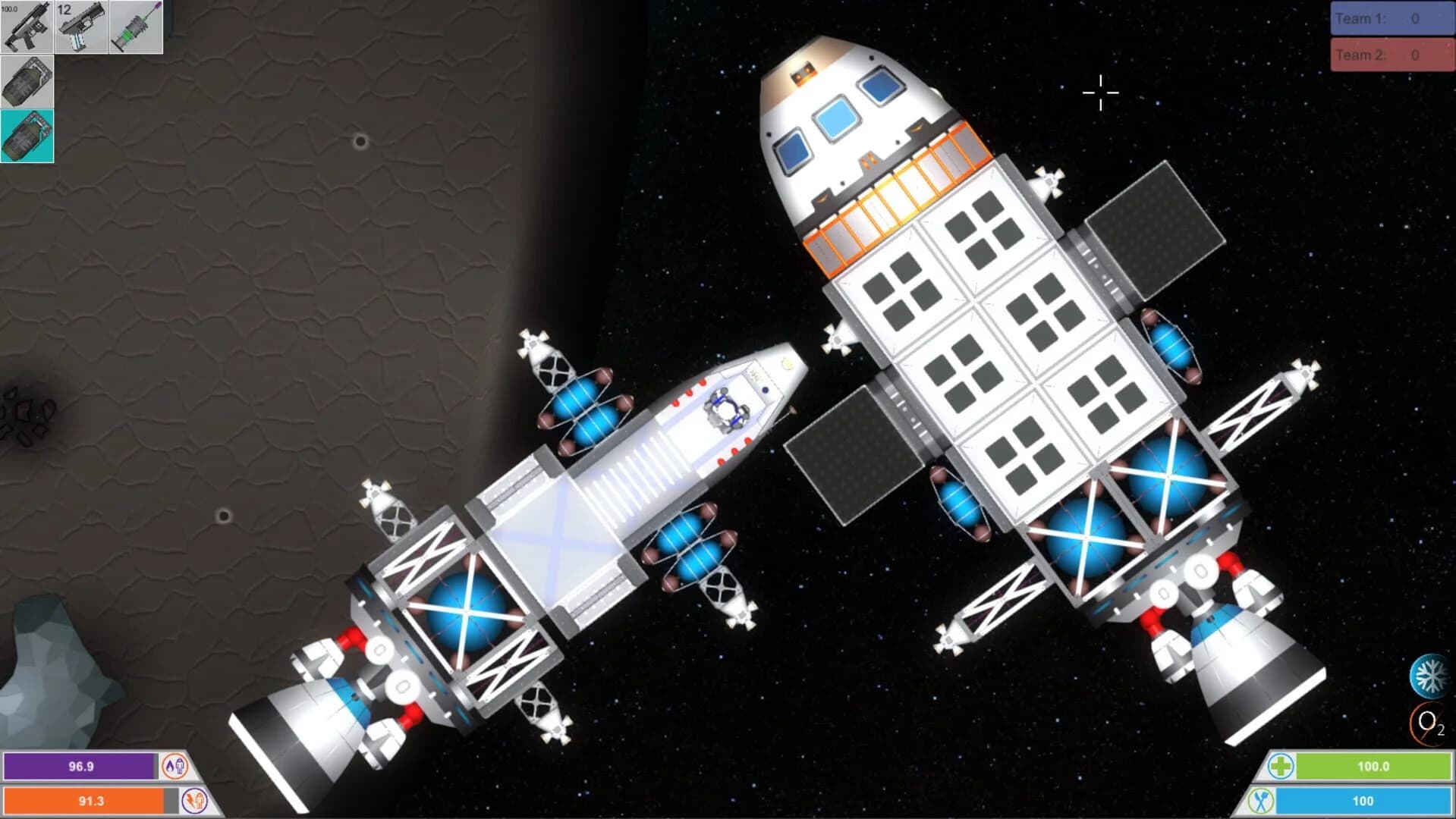
Task: Select the assault rifle in the first hotbar slot
Action: [x=27, y=28]
